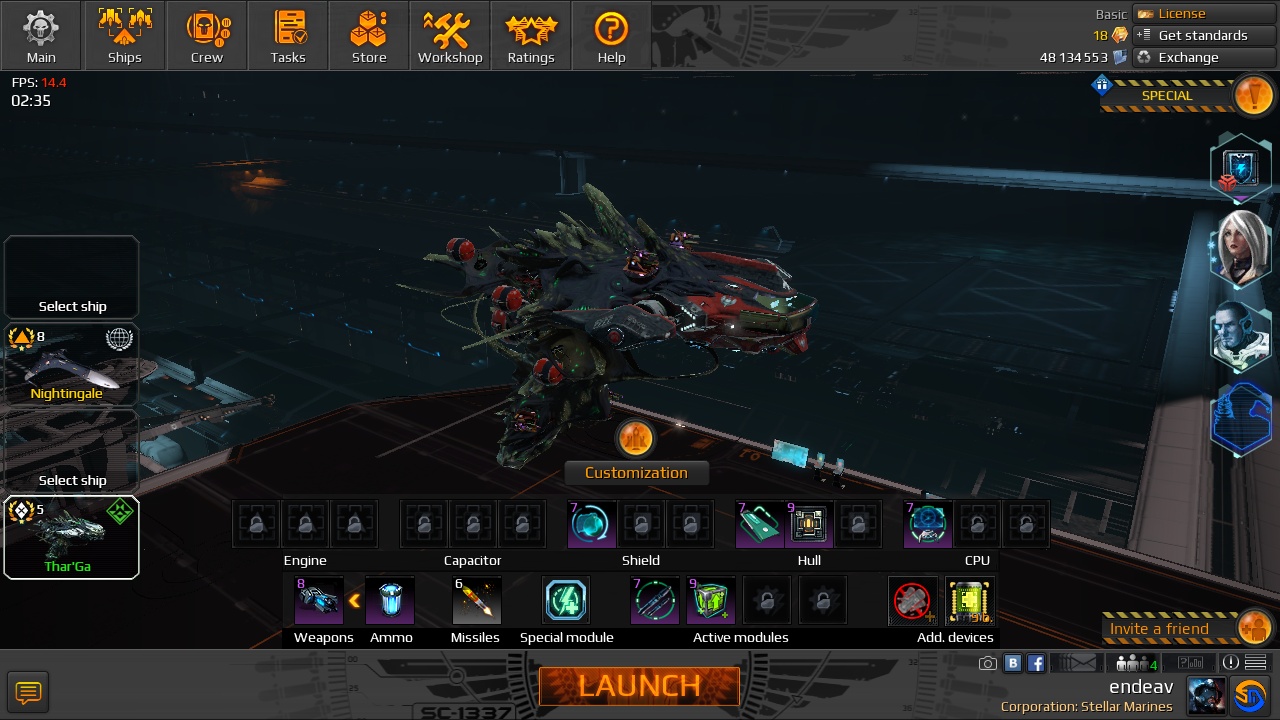Image resolution: width=1280 pixels, height=720 pixels.
Task: Open the Exchange button
Action: 1204,58
